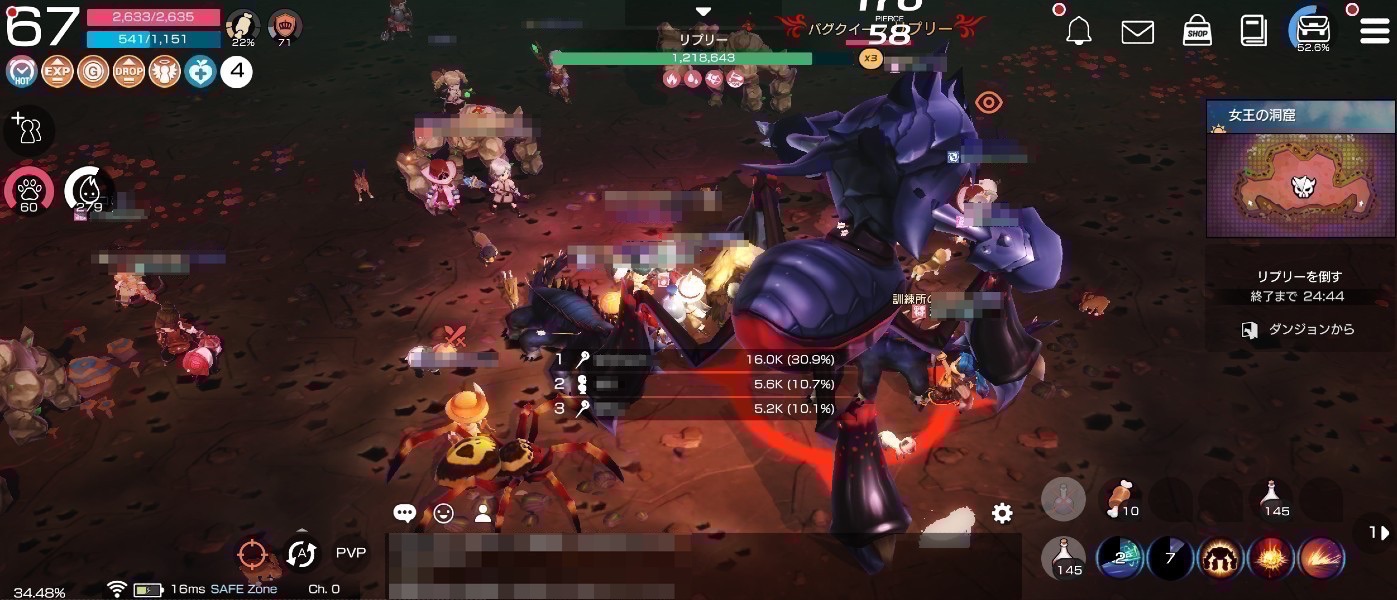Open chat settings gear

(1002, 514)
